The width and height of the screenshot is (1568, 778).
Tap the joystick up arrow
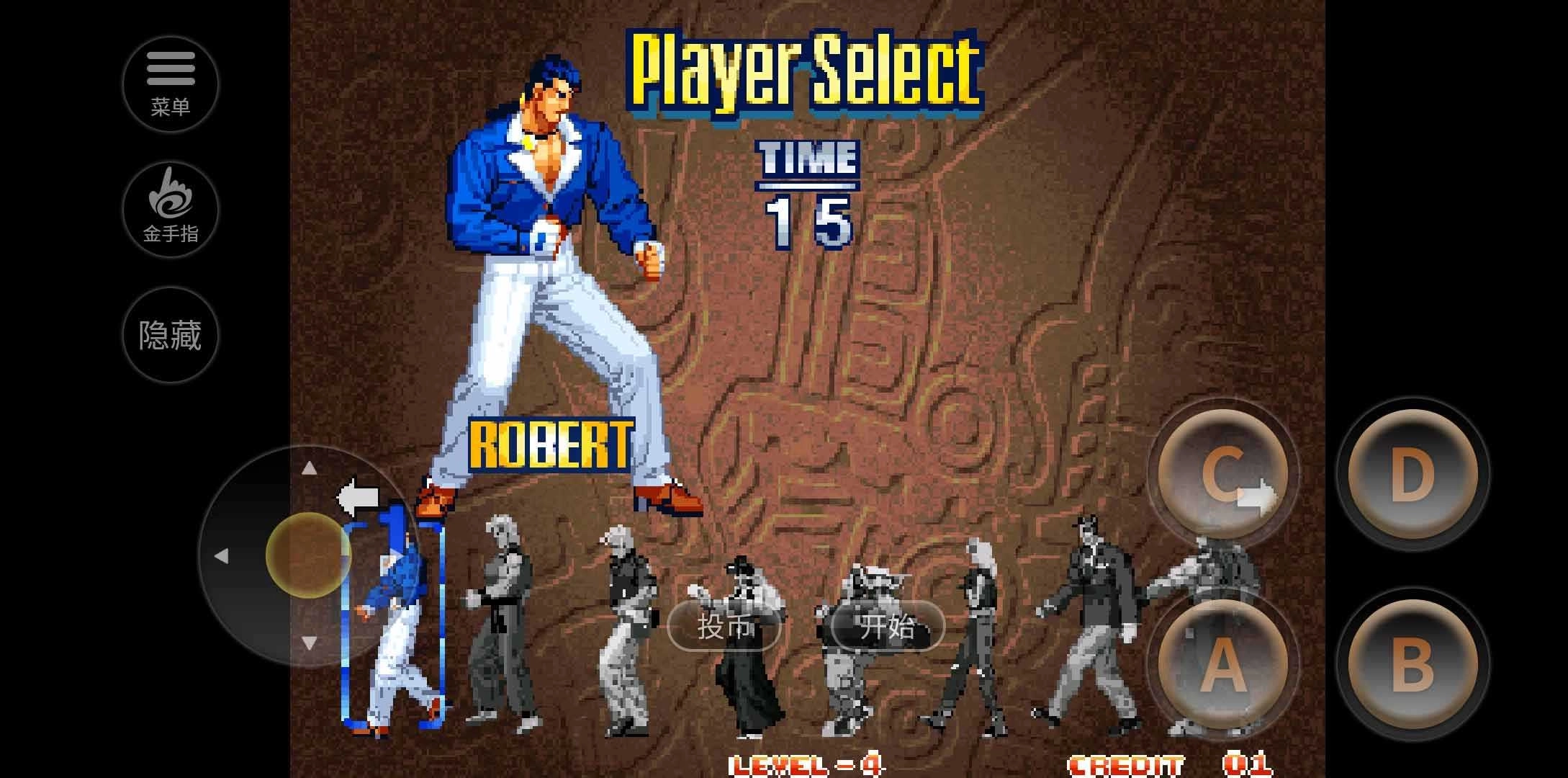(x=307, y=470)
